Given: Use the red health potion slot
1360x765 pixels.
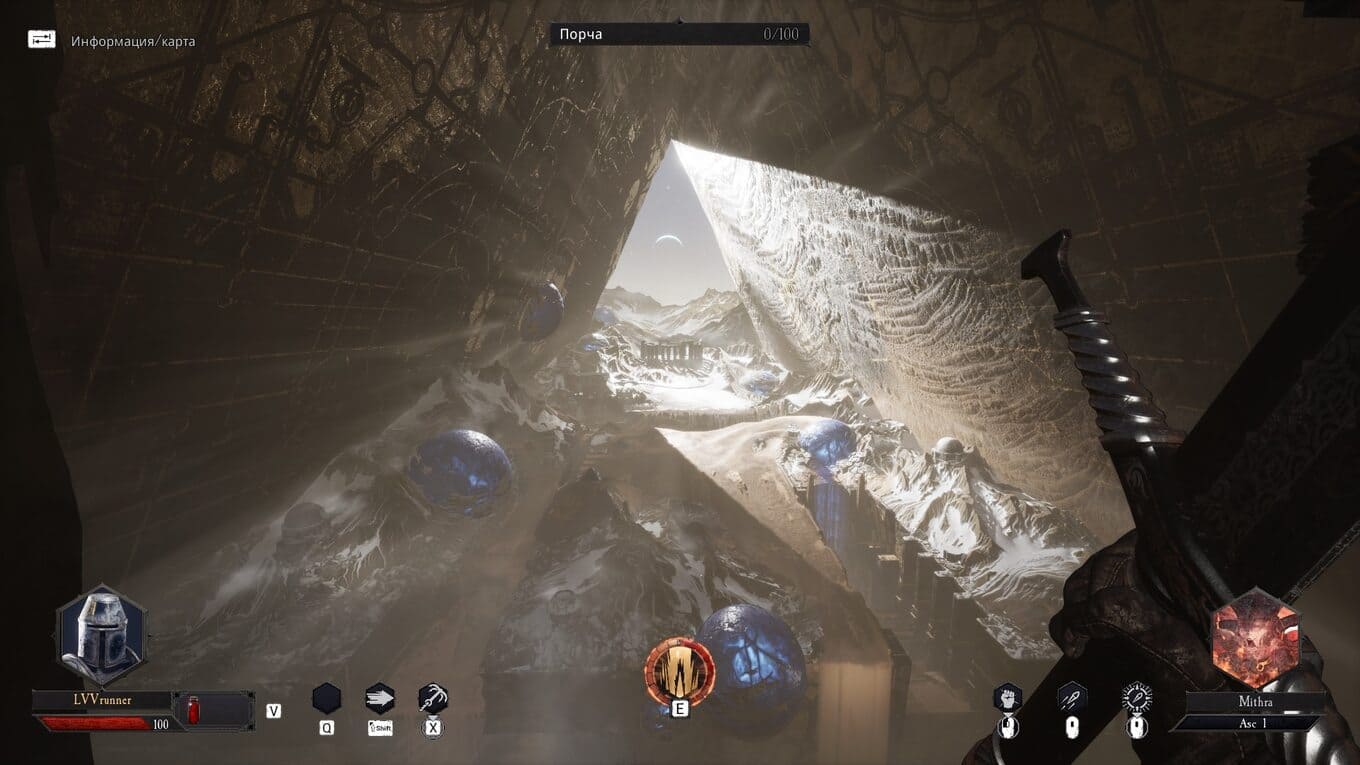Looking at the screenshot, I should [x=192, y=710].
